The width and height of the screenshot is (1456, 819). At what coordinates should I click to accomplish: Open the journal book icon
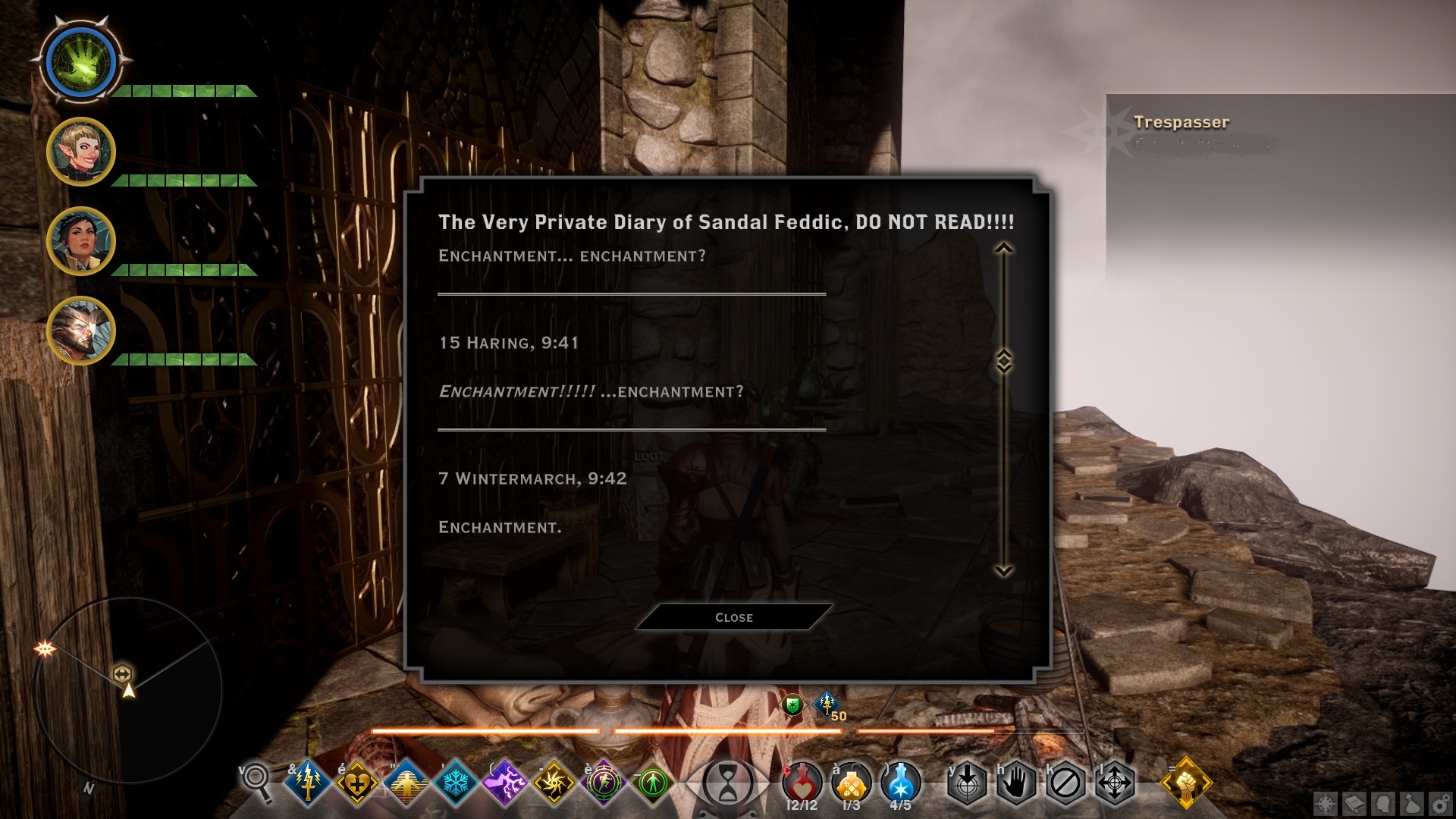coord(1355,804)
